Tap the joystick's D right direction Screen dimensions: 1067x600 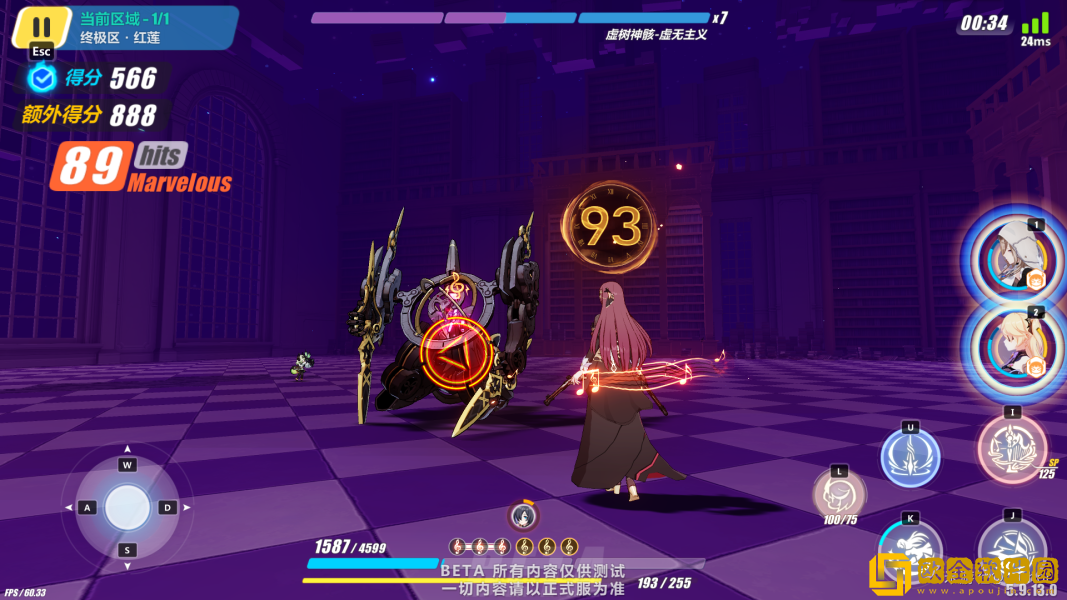point(168,508)
